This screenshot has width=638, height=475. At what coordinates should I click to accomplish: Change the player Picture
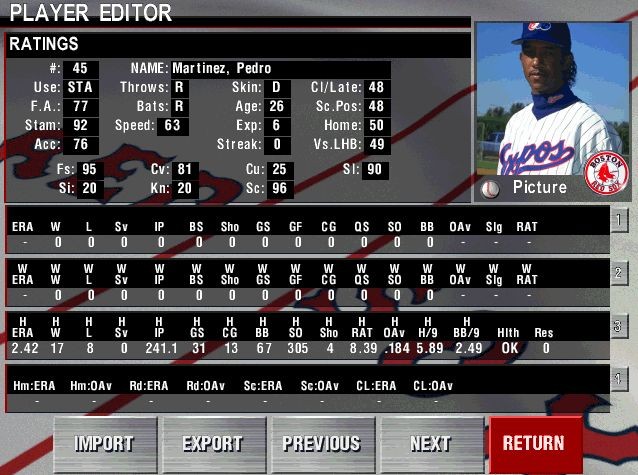point(490,188)
